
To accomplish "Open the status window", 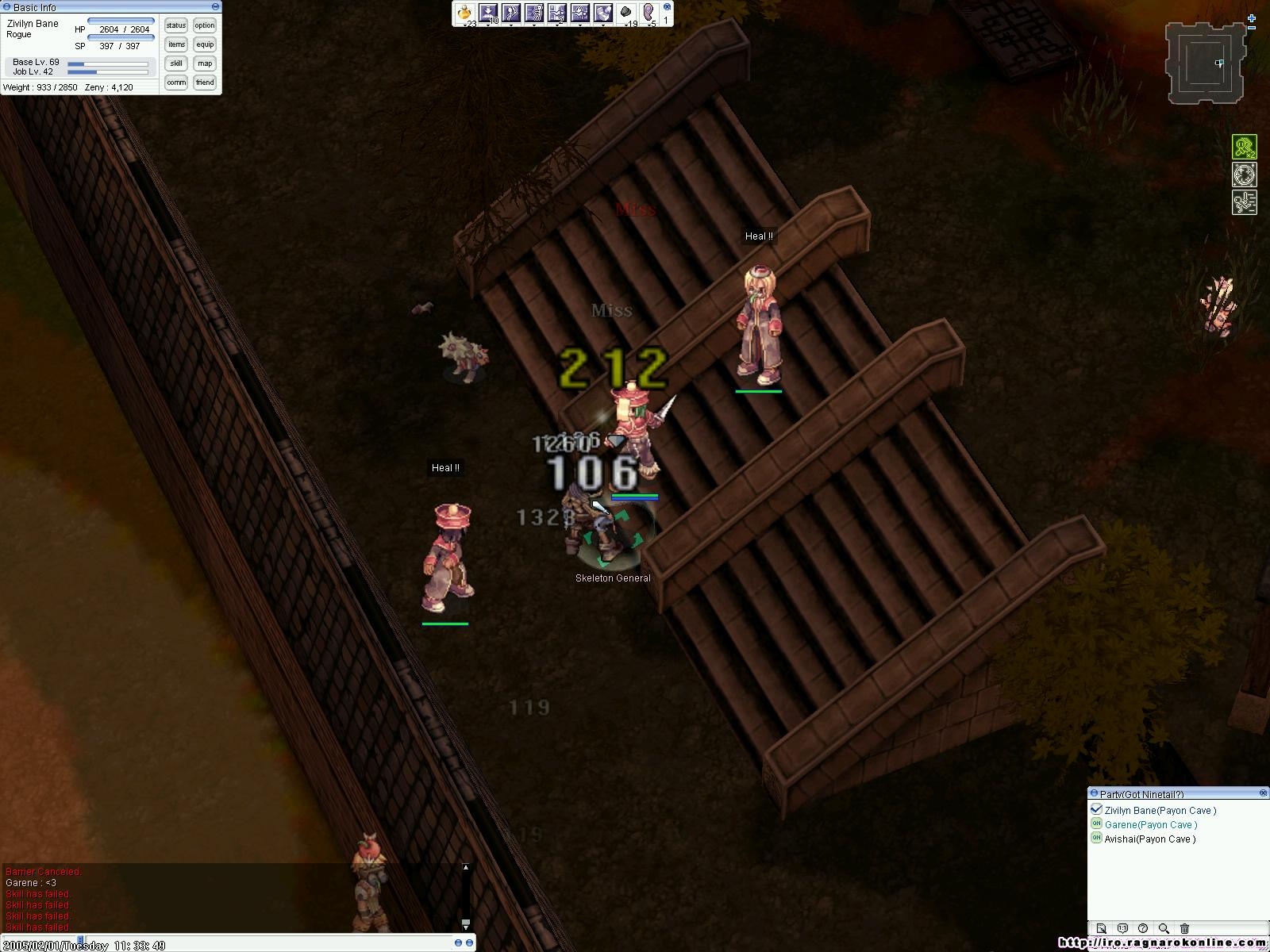I will pyautogui.click(x=176, y=25).
